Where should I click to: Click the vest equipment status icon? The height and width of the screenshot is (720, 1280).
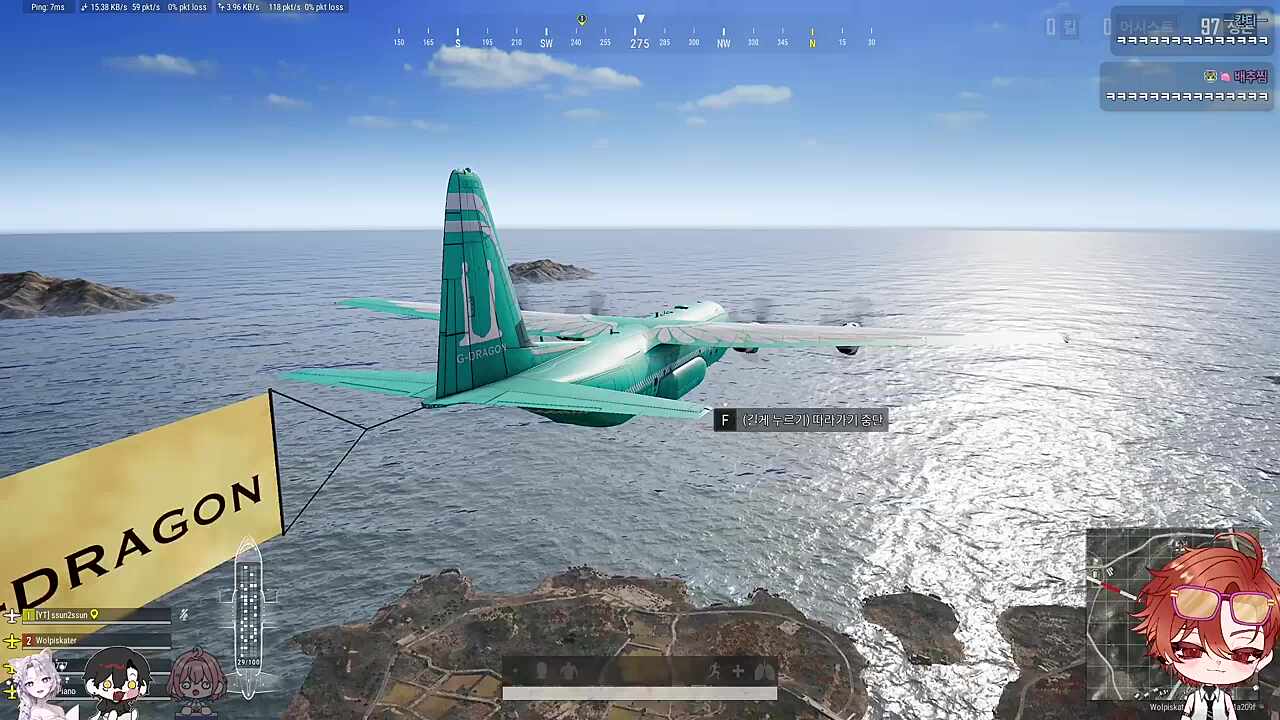pyautogui.click(x=568, y=672)
